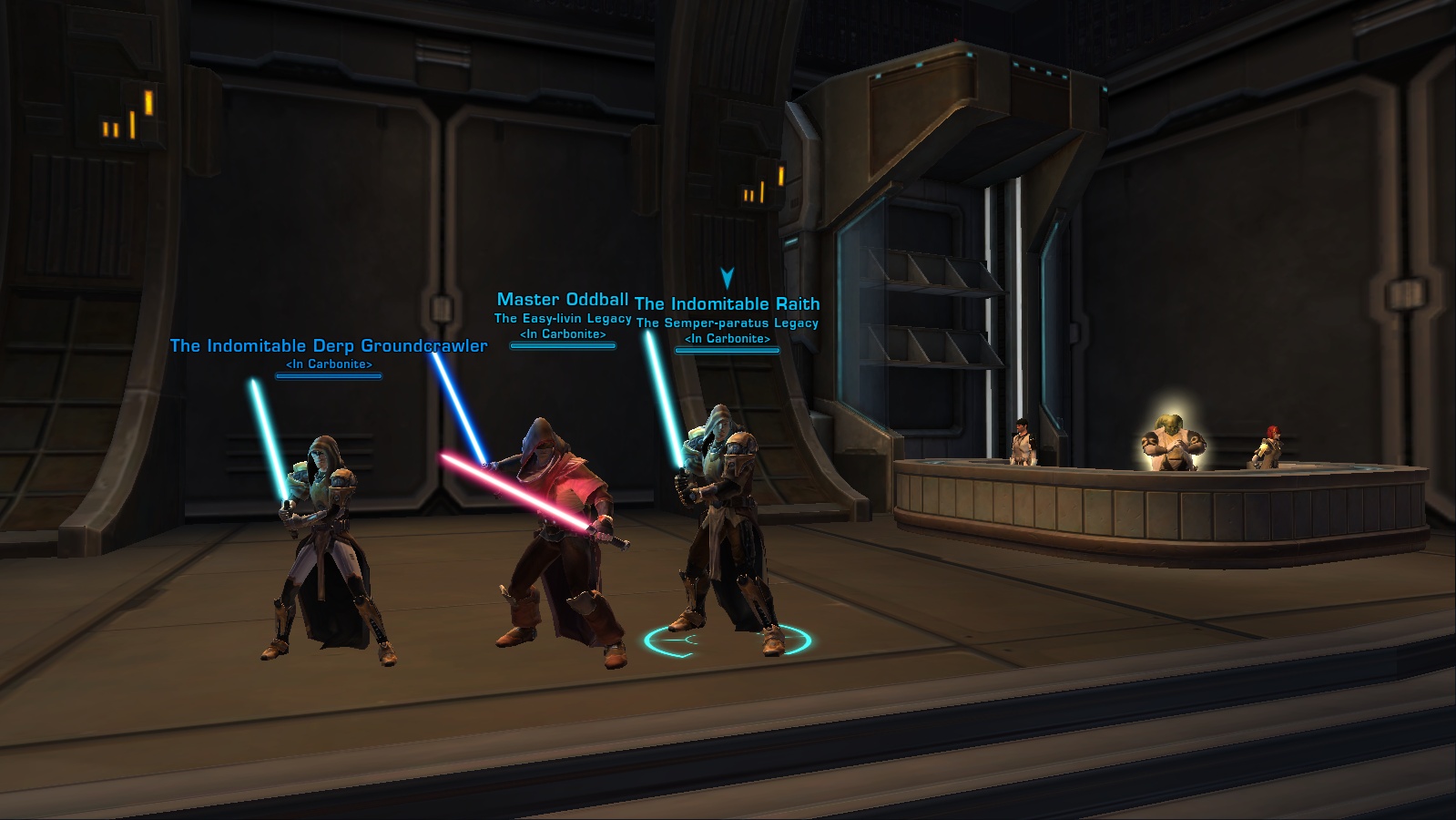Click The Indomitable Raith nameplate
1456x820 pixels.
(x=727, y=304)
